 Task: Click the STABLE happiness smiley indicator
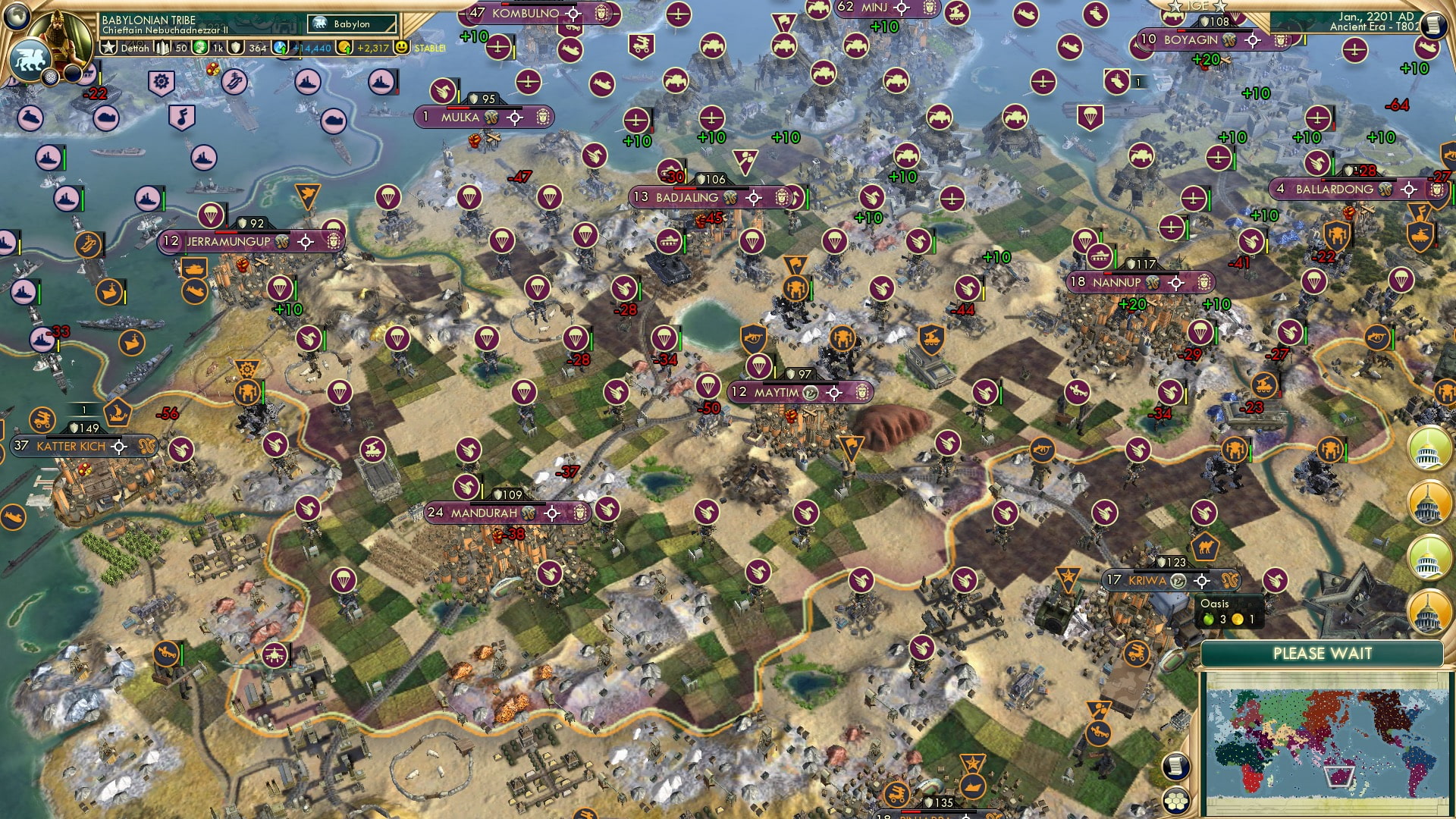tap(401, 48)
